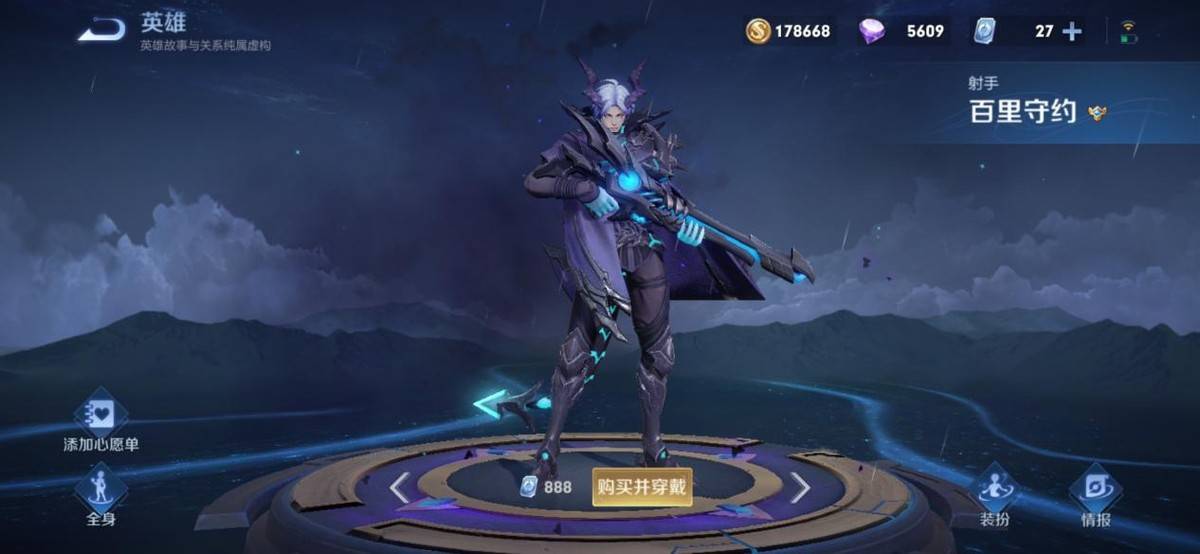Open the hero intel page (情报)

(1095, 494)
